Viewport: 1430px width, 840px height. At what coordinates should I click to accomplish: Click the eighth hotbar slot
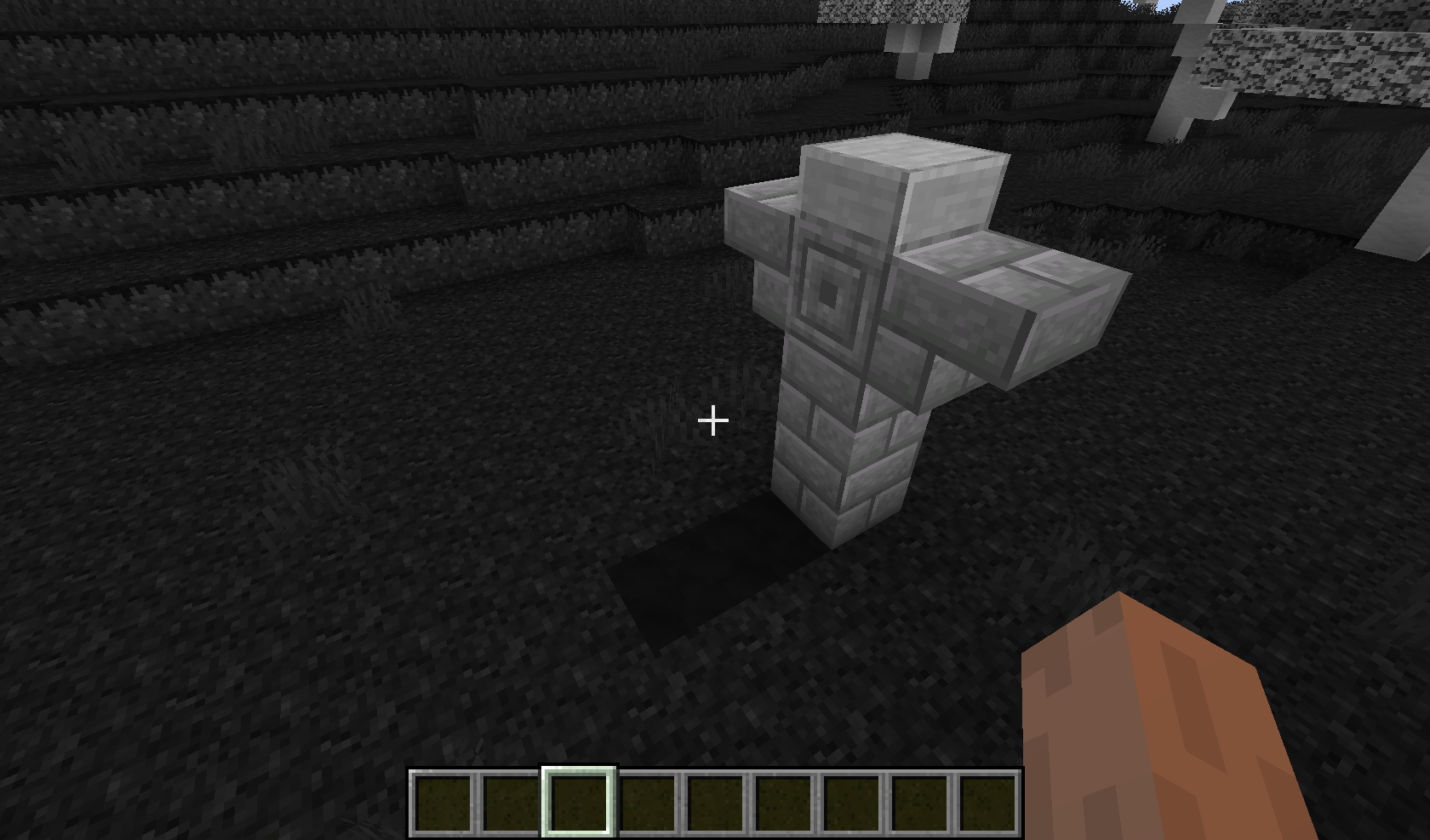point(918,802)
